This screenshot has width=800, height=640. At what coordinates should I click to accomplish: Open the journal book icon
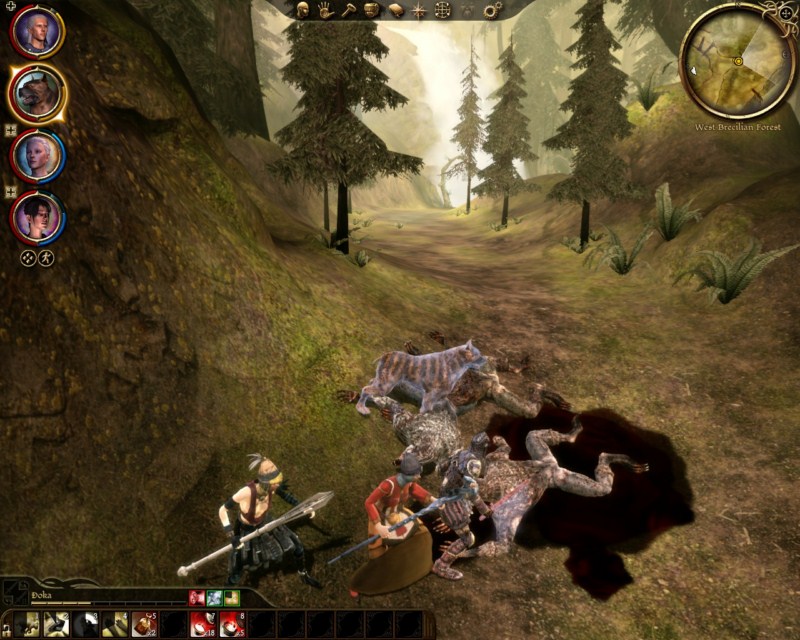click(395, 10)
